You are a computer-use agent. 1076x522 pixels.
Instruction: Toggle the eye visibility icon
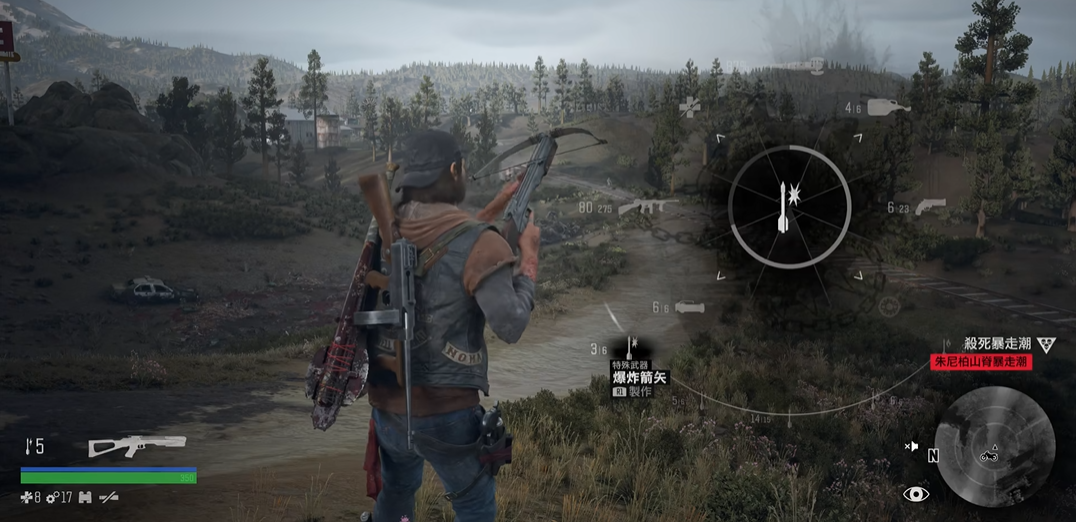tap(915, 494)
